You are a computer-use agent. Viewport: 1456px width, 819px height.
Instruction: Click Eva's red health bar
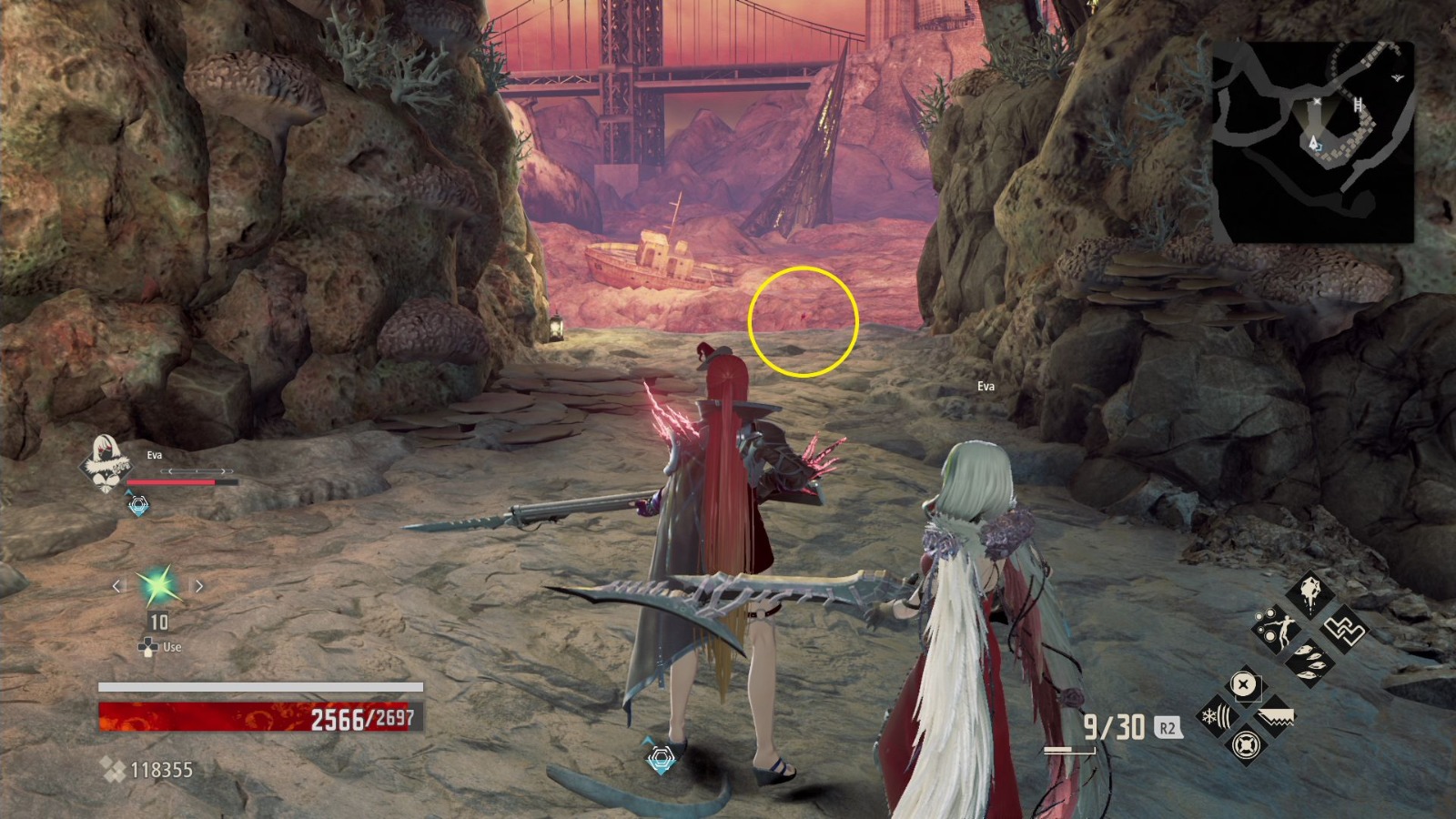[171, 481]
